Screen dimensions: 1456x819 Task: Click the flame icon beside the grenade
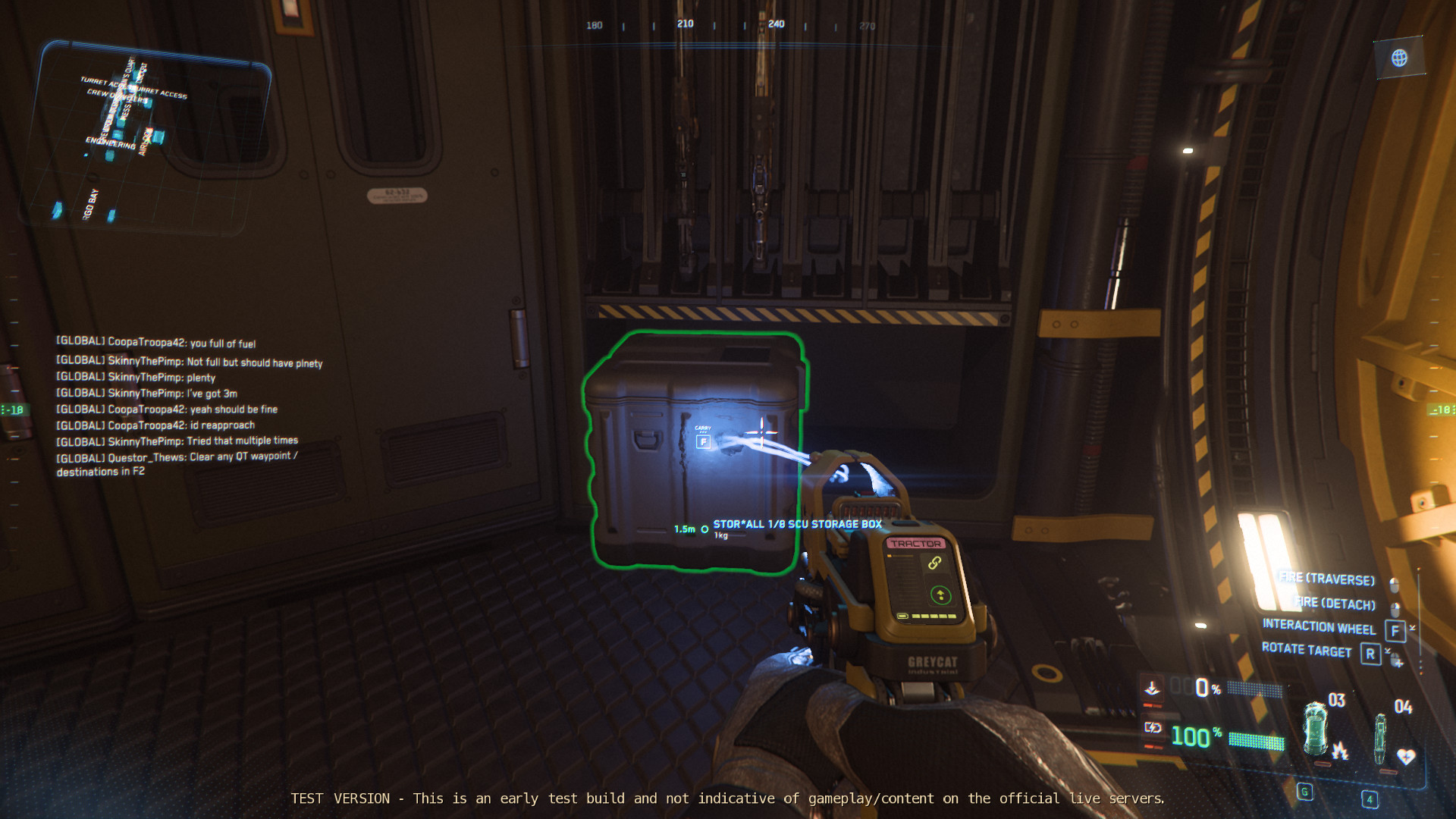(1341, 752)
